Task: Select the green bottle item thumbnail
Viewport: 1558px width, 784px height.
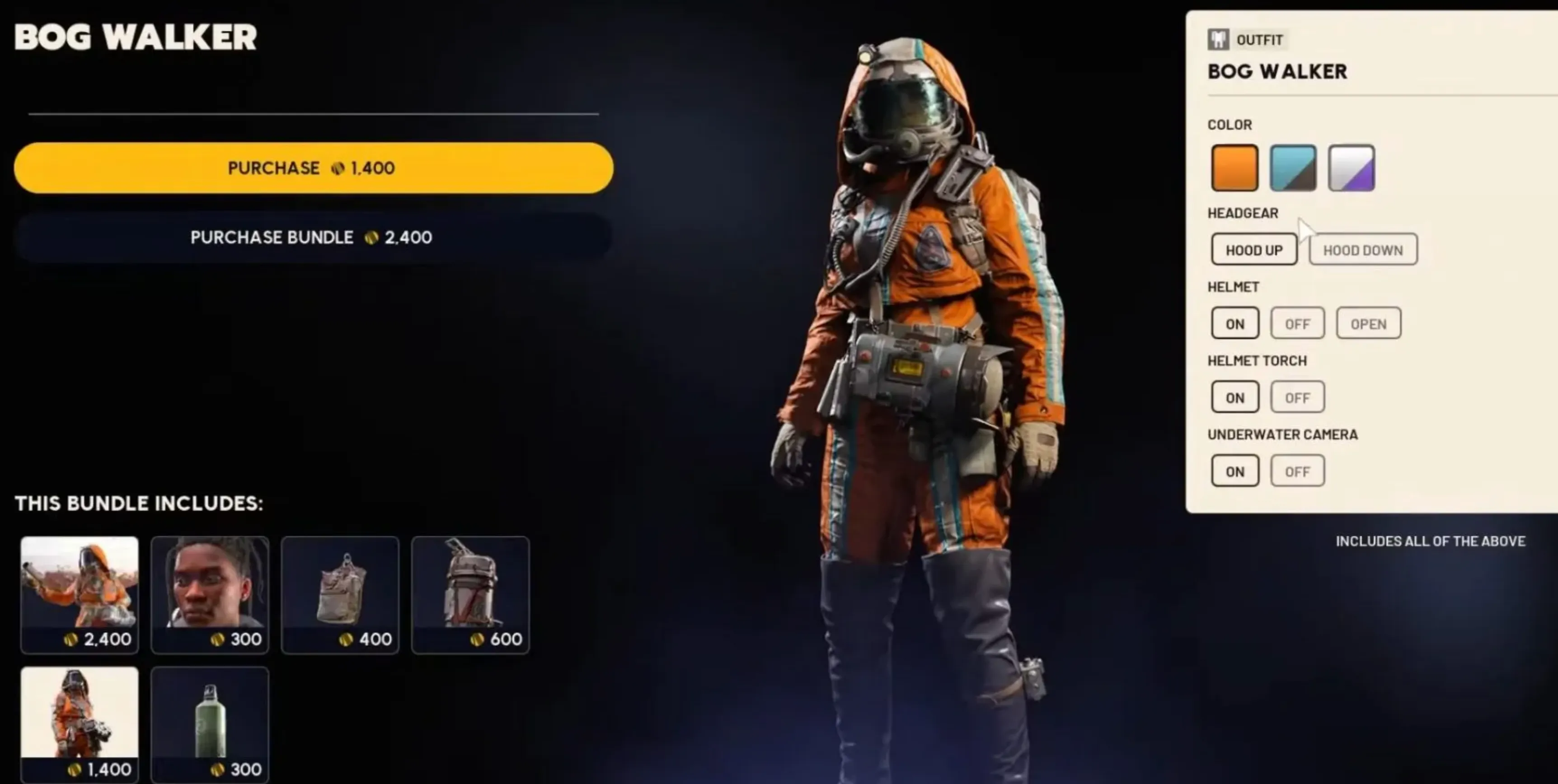Action: point(210,723)
